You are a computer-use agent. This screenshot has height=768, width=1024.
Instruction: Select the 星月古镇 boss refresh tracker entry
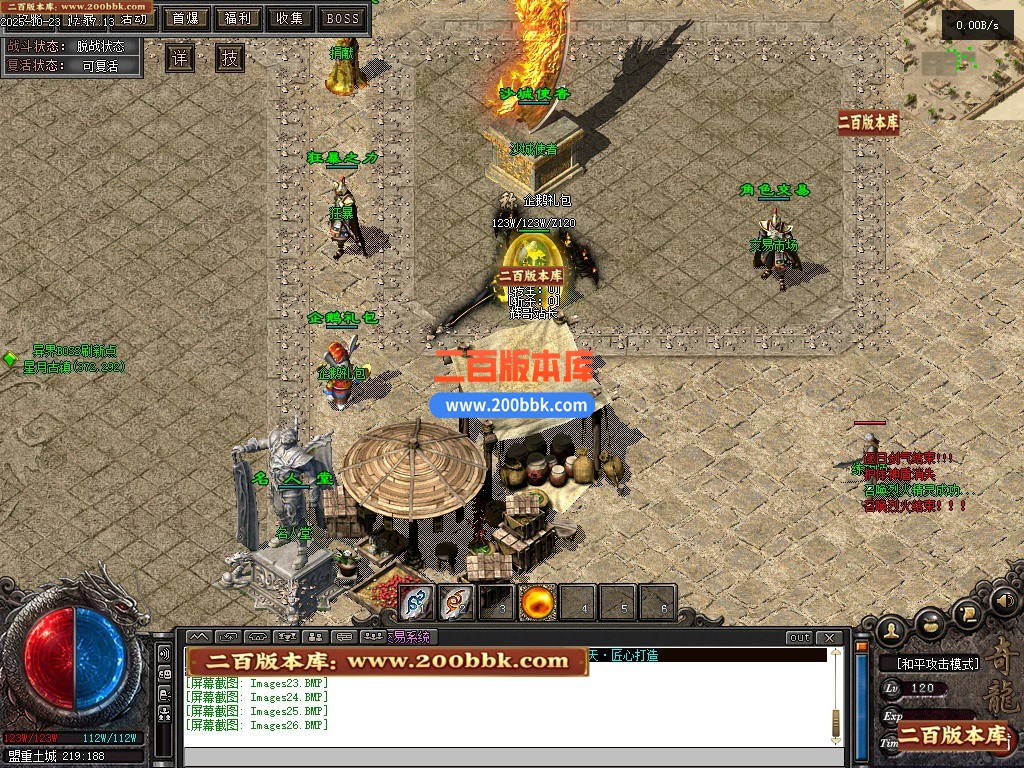75,367
